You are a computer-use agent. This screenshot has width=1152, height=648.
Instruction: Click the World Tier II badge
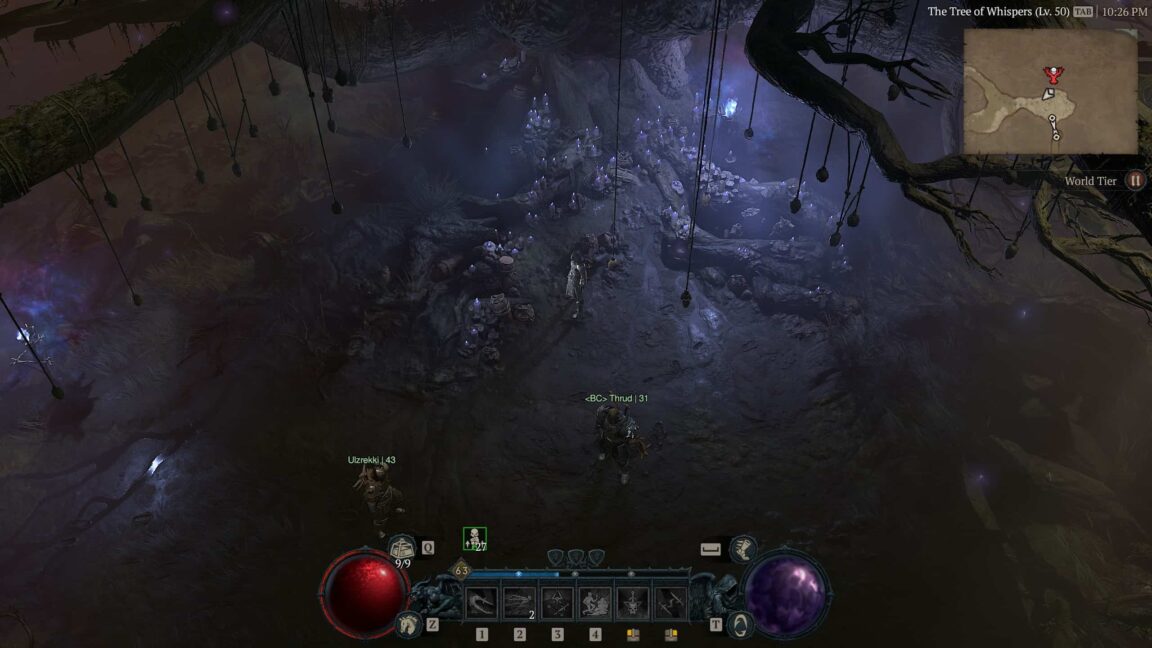(x=1135, y=181)
